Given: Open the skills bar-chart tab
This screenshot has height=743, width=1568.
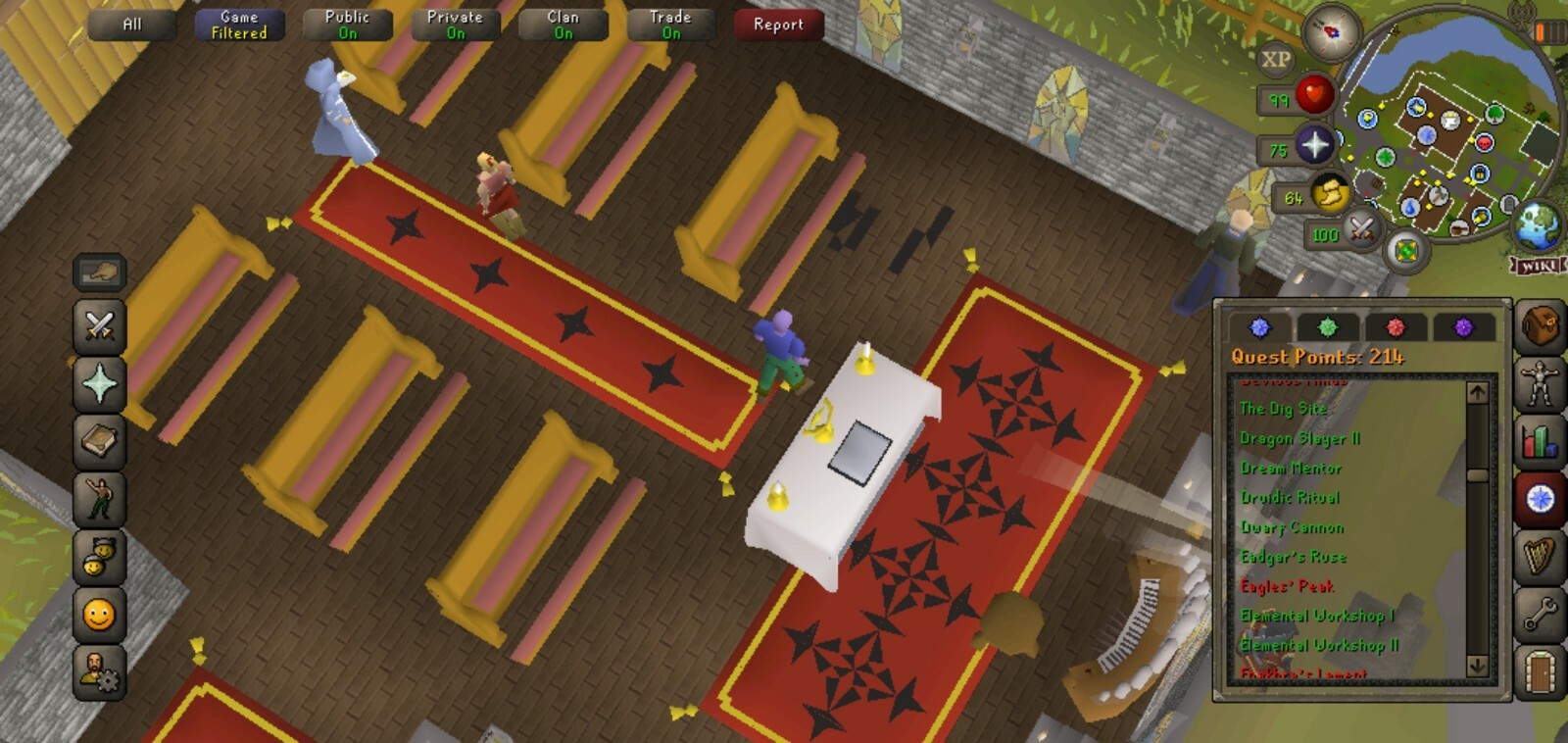Looking at the screenshot, I should coord(1540,440).
